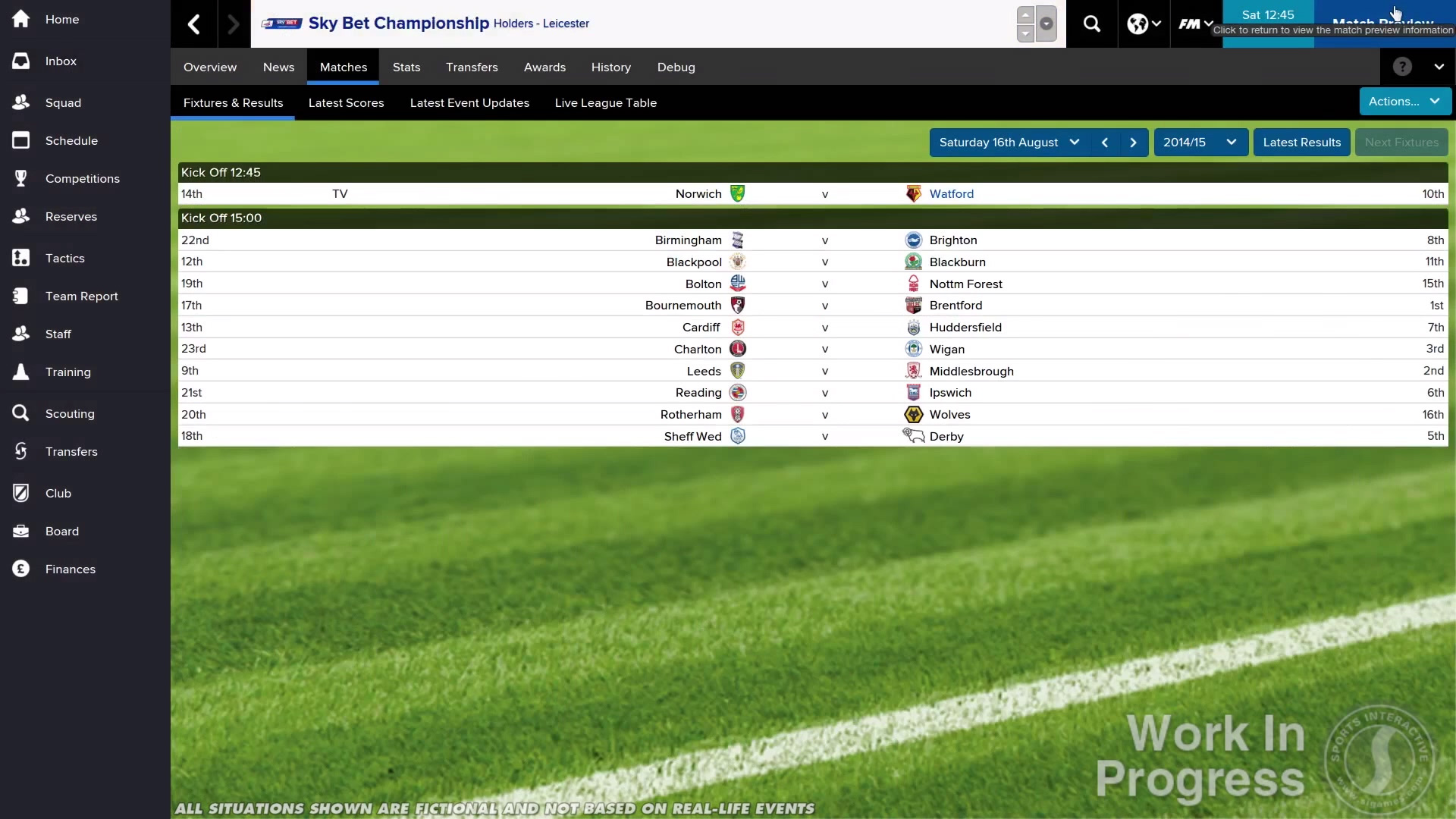The image size is (1456, 819).
Task: Go to the next match day arrow
Action: 1133,143
